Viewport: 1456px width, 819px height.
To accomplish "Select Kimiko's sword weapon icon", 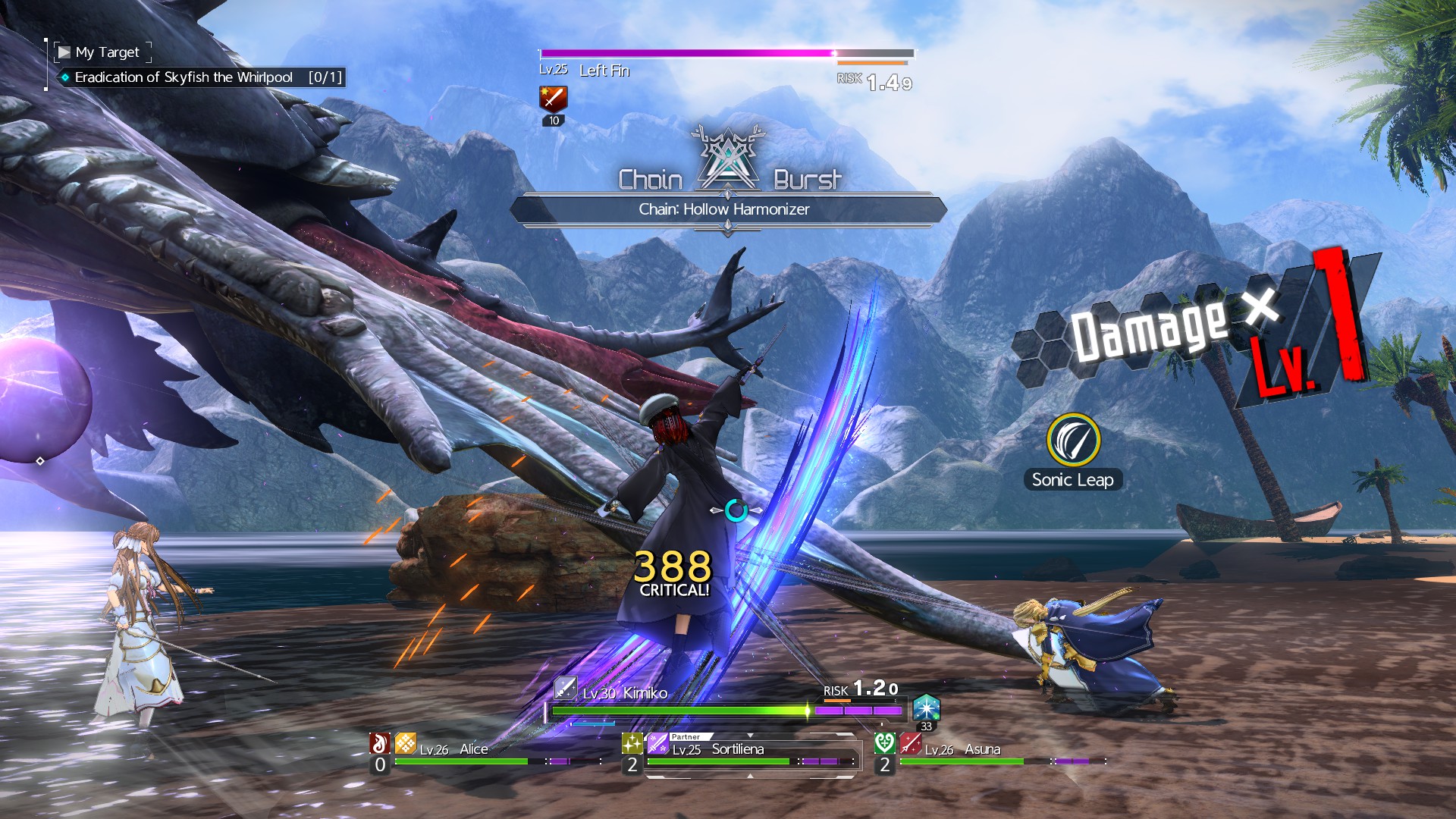I will (x=565, y=688).
